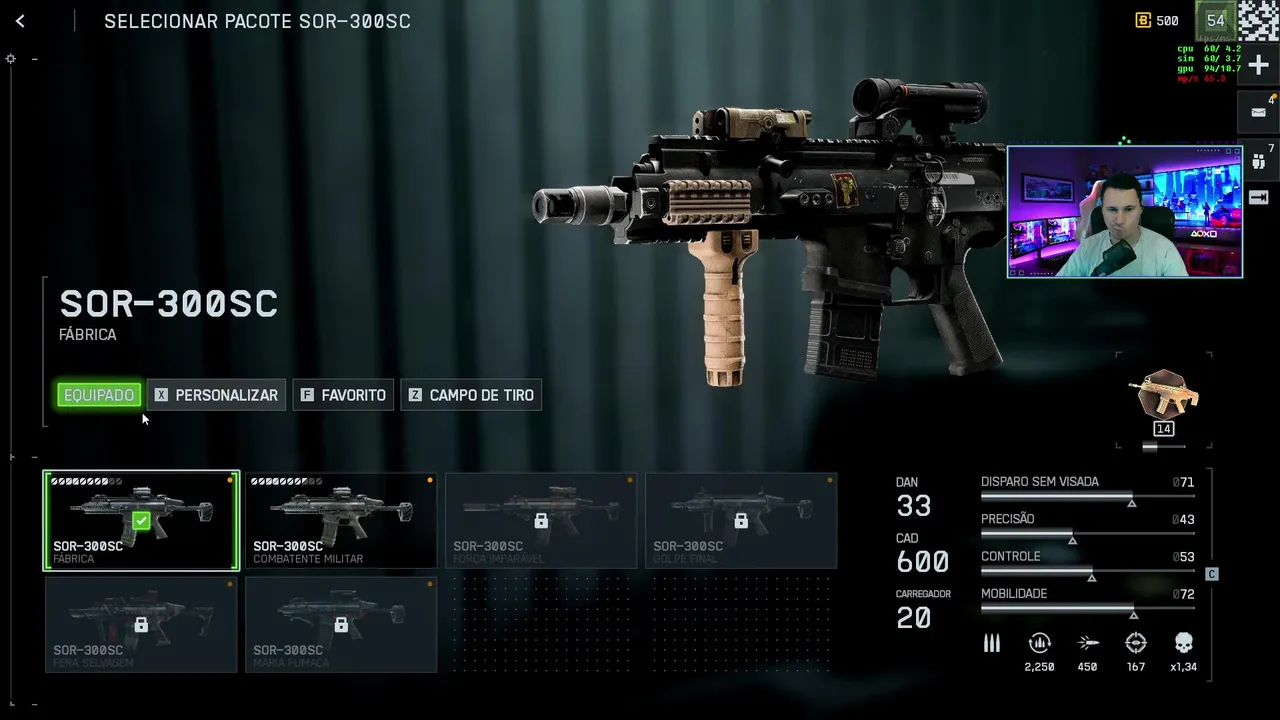1280x720 pixels.
Task: Click the green Equipado button
Action: tap(99, 395)
